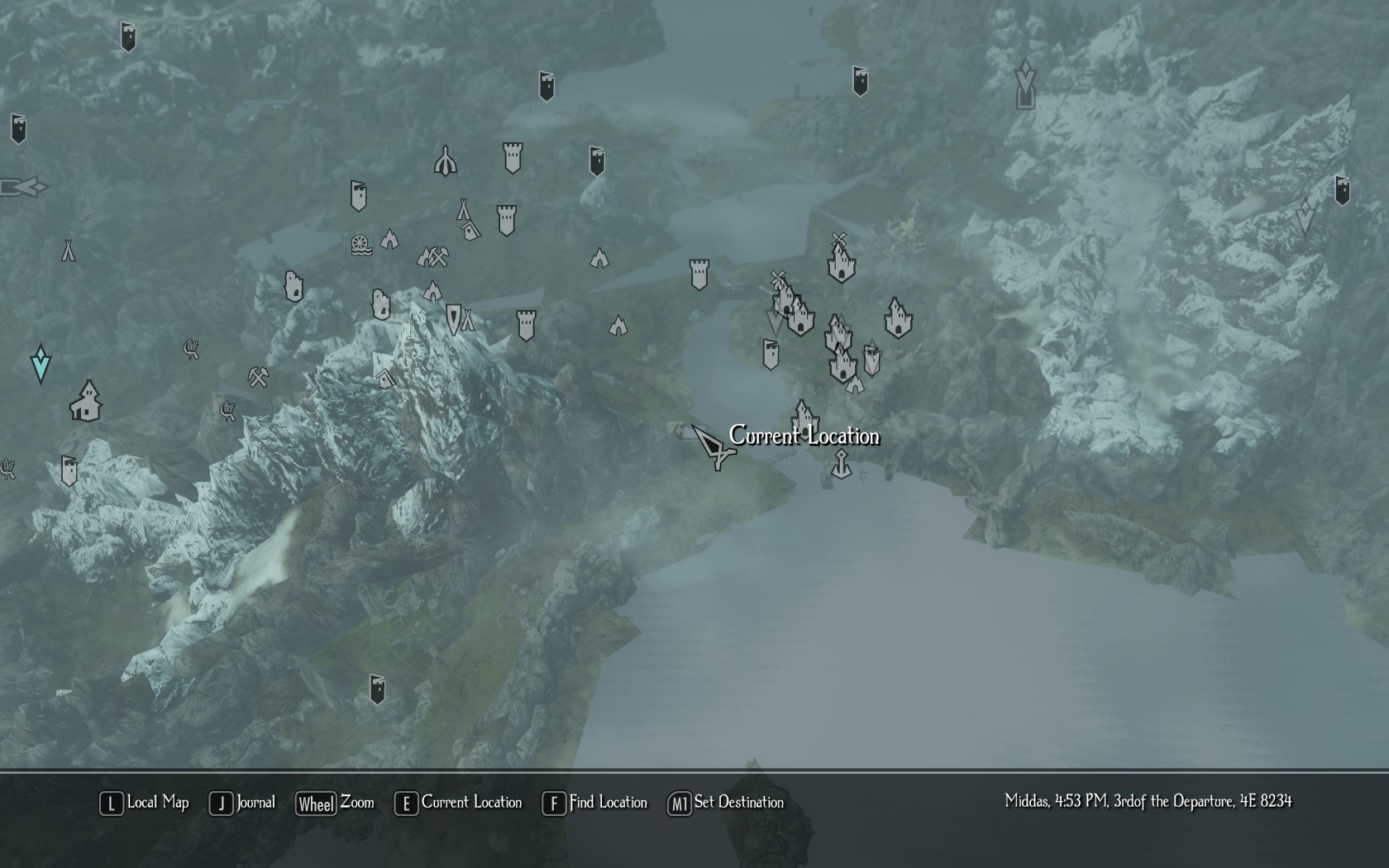Center the map on Current Location button
This screenshot has width=1389, height=868.
click(x=459, y=803)
